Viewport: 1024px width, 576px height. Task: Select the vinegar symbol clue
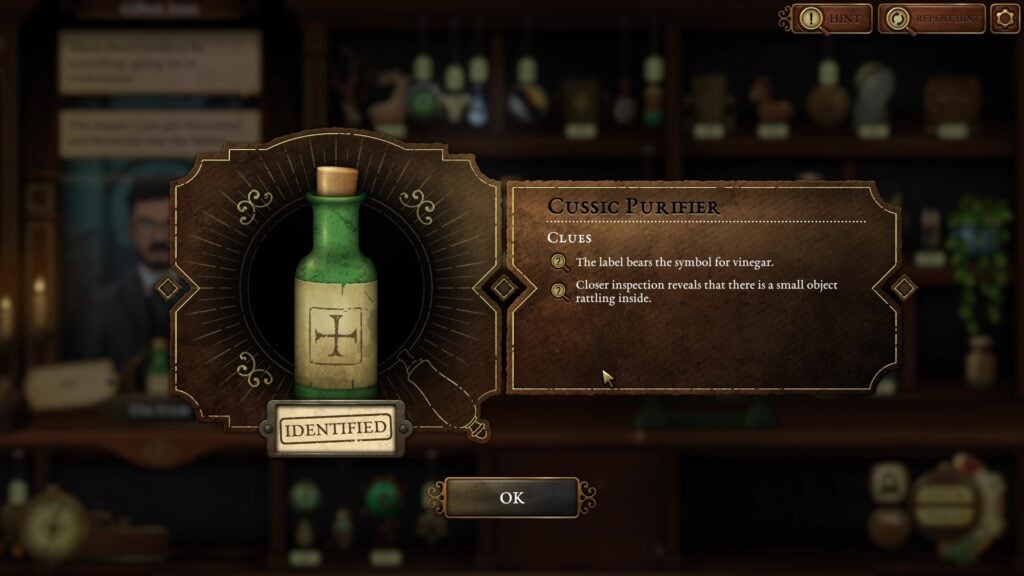(674, 262)
